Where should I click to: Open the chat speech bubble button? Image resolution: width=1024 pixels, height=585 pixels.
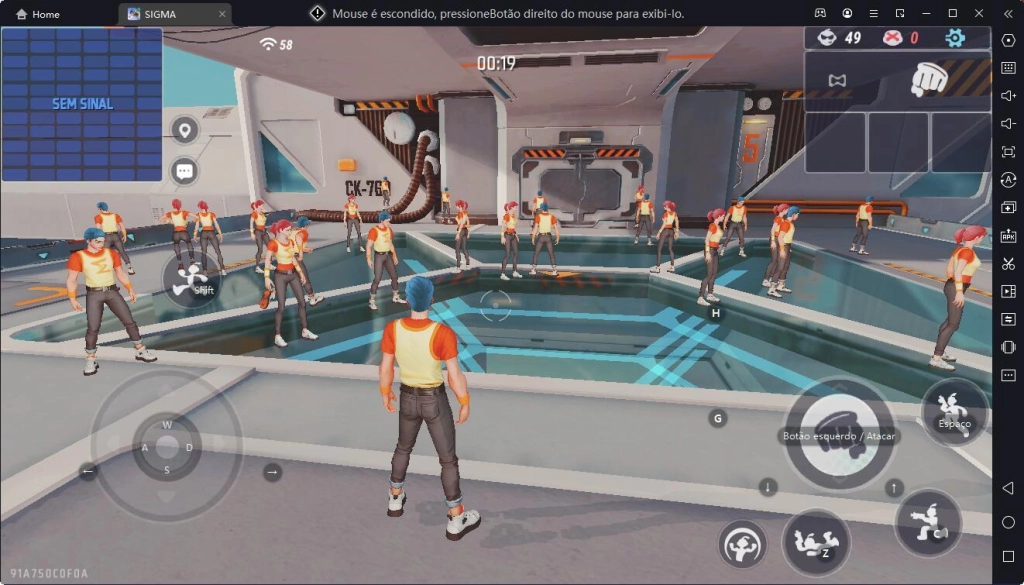click(184, 171)
